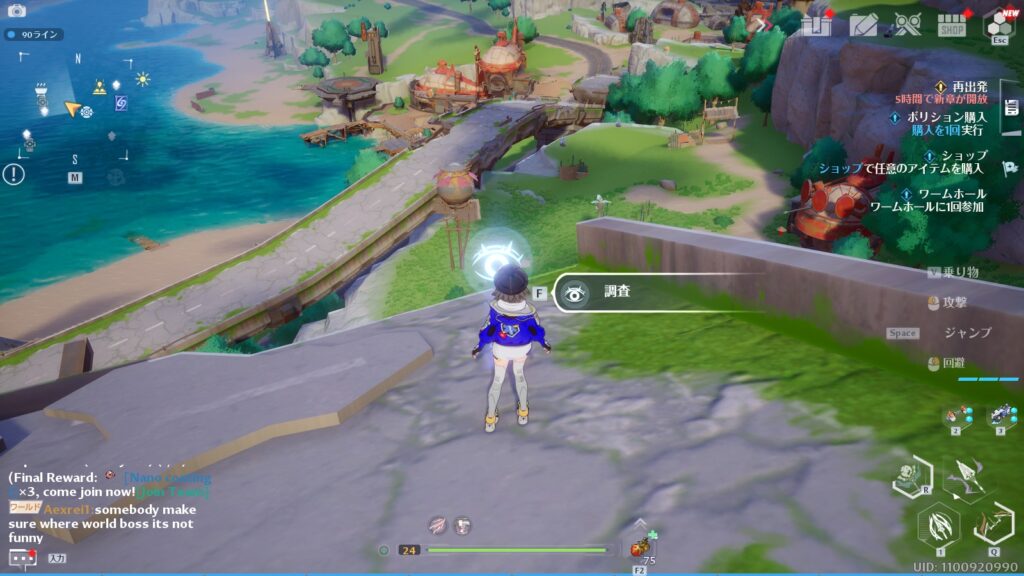
Task: Open the camera photo mode
Action: tap(17, 11)
